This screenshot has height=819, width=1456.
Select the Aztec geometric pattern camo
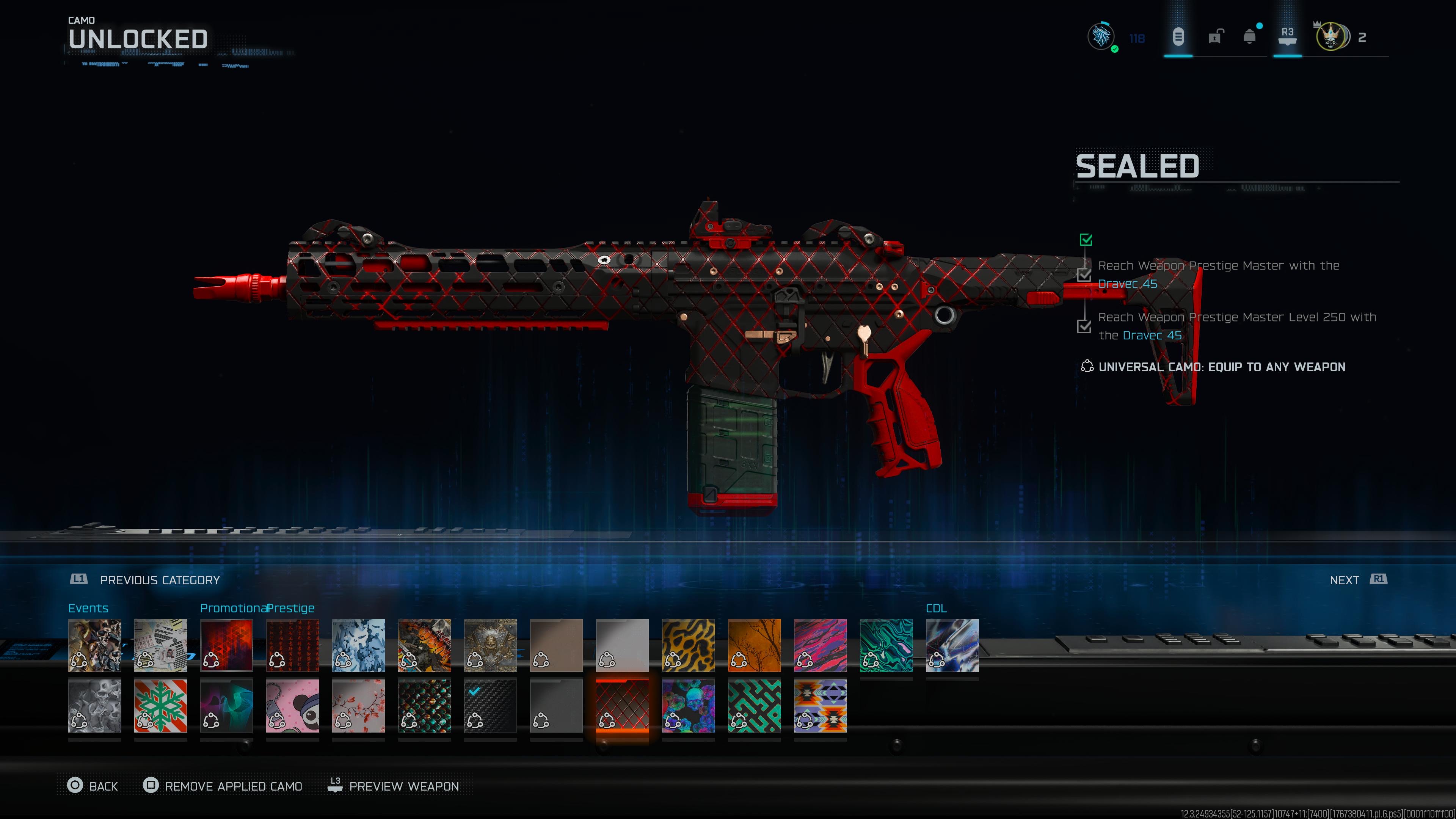pos(820,705)
